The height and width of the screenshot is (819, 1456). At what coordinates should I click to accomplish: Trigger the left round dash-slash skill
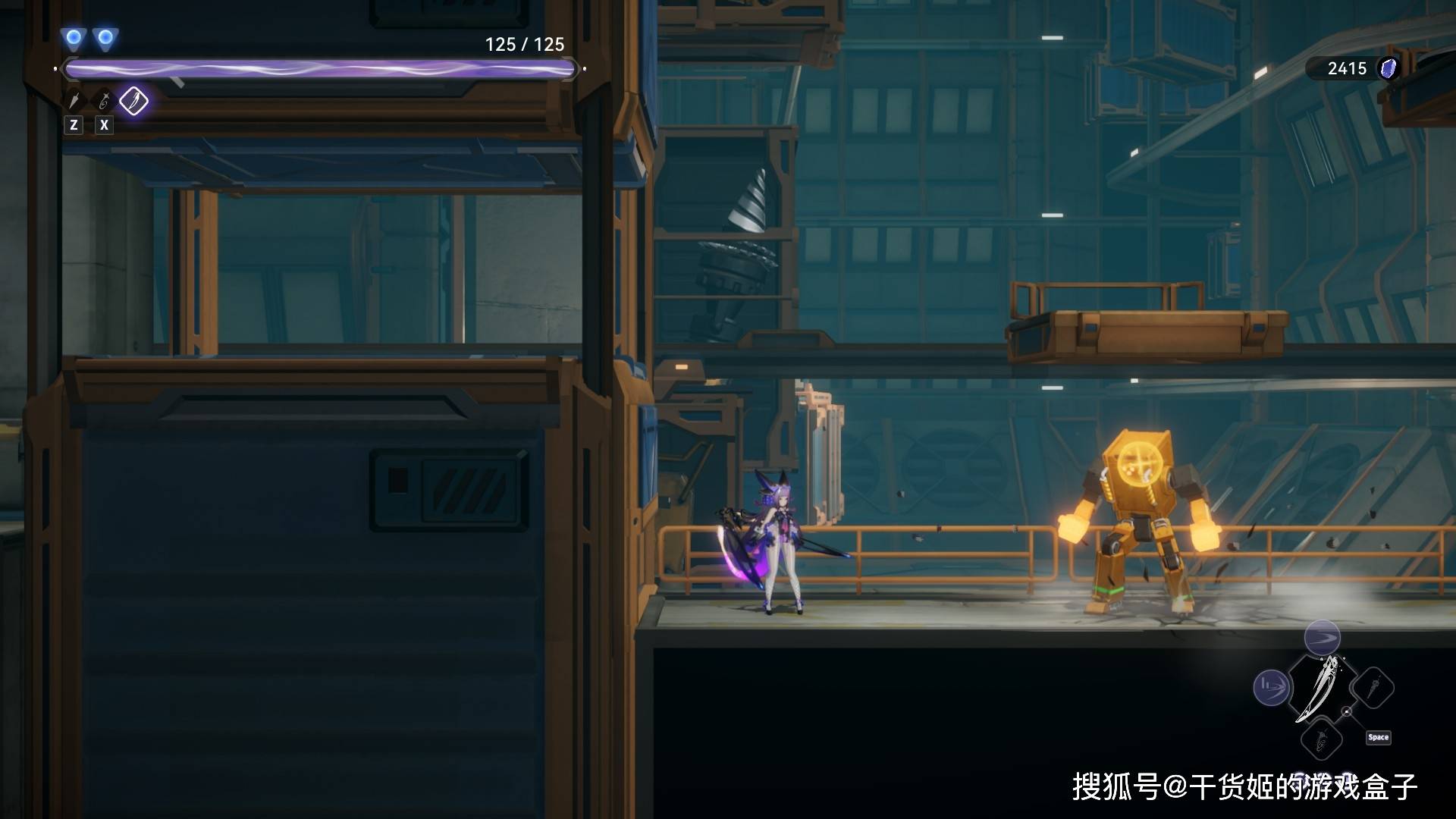point(1270,689)
